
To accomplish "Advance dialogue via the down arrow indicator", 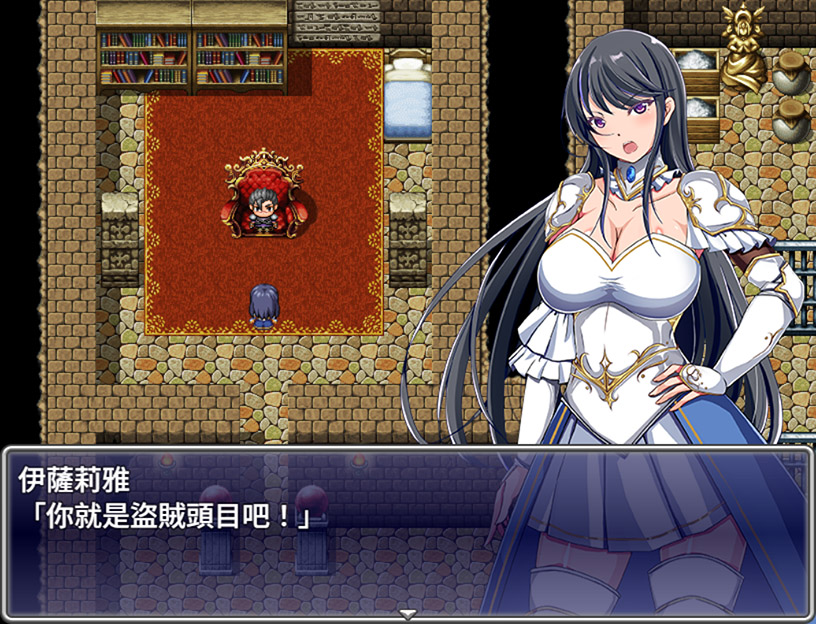I will point(407,612).
